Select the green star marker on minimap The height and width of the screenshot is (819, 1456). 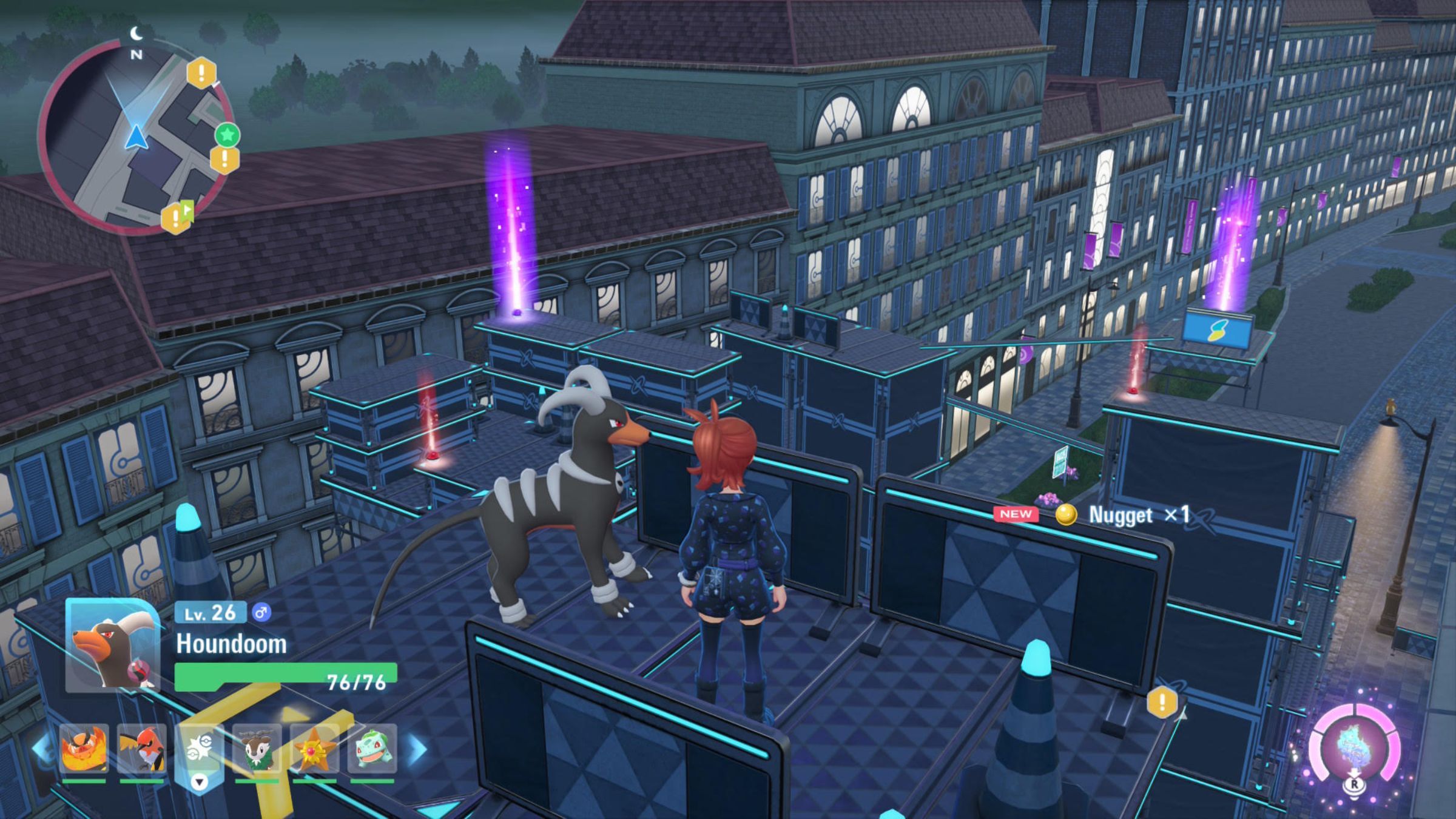pos(227,135)
